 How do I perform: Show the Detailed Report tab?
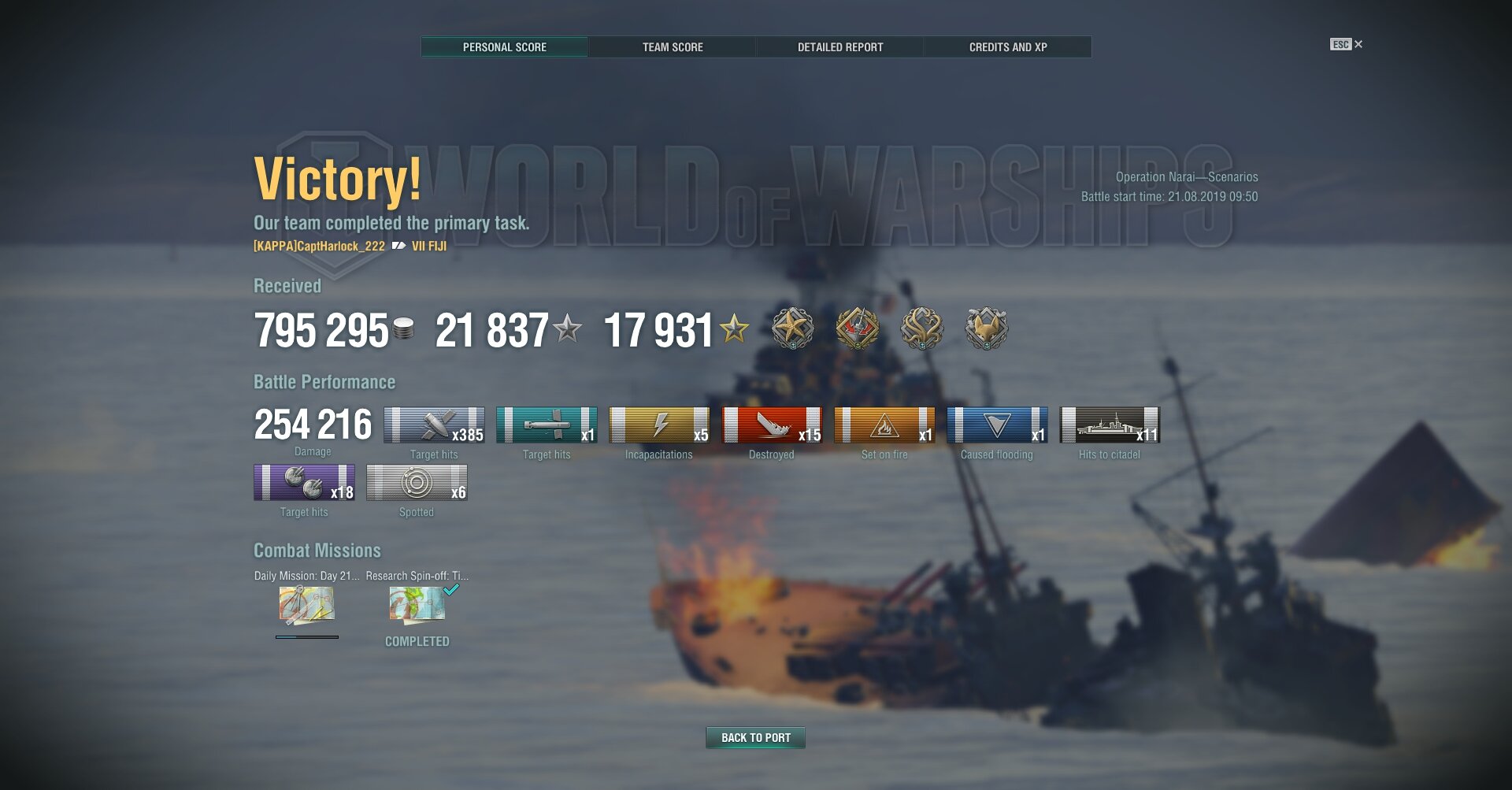(840, 47)
